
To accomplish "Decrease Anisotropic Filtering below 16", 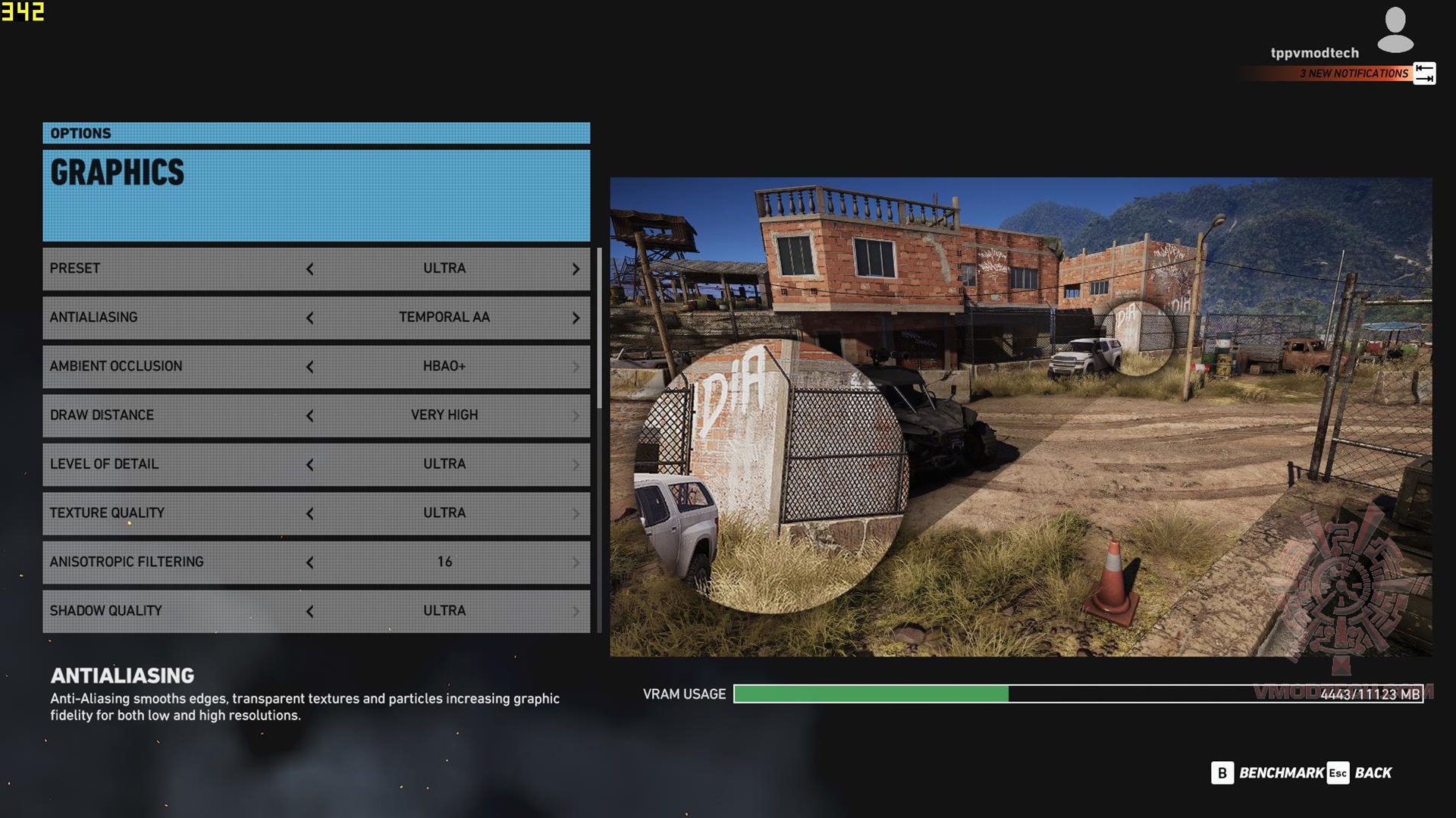I will (309, 563).
